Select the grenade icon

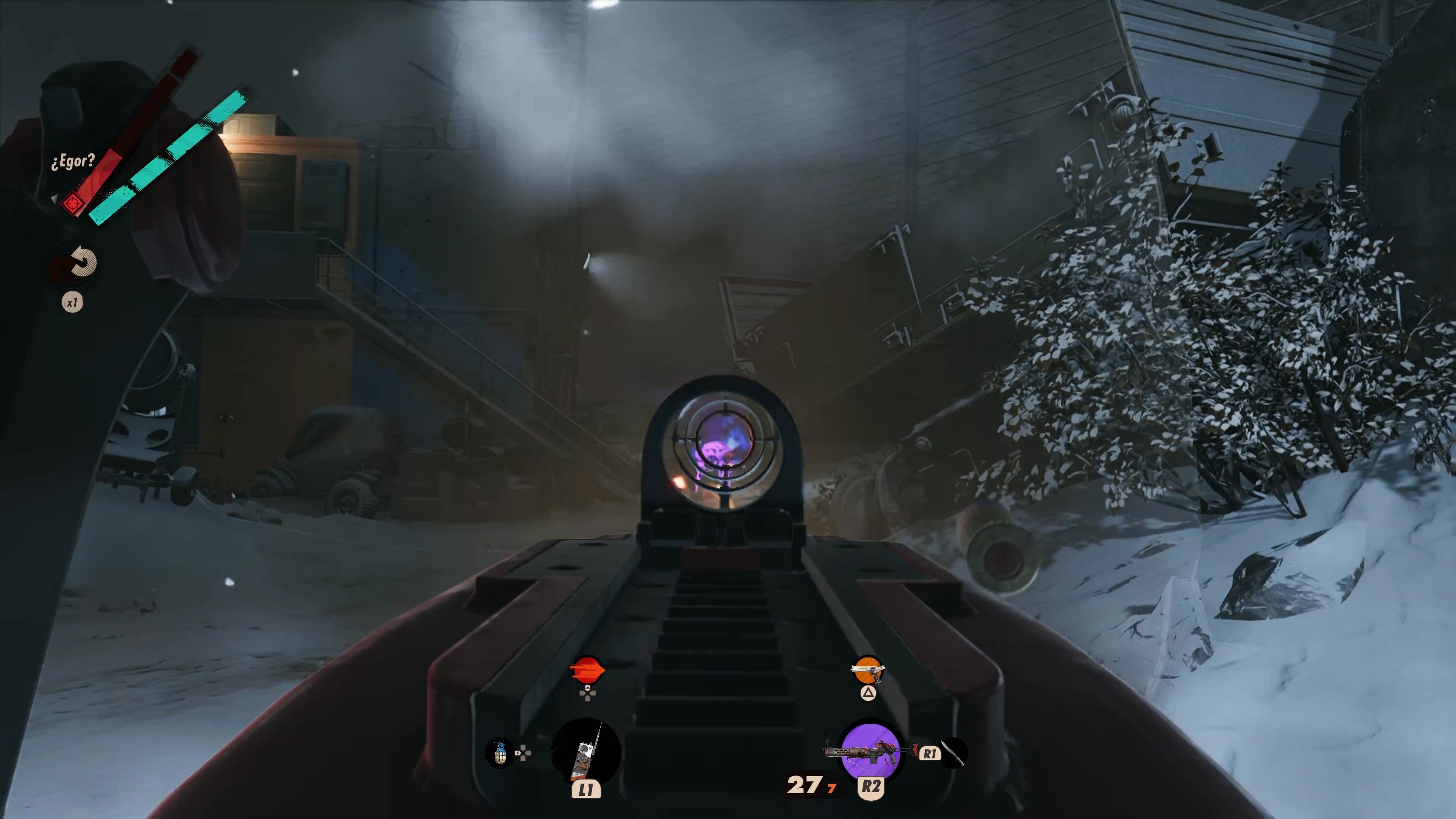[x=500, y=753]
